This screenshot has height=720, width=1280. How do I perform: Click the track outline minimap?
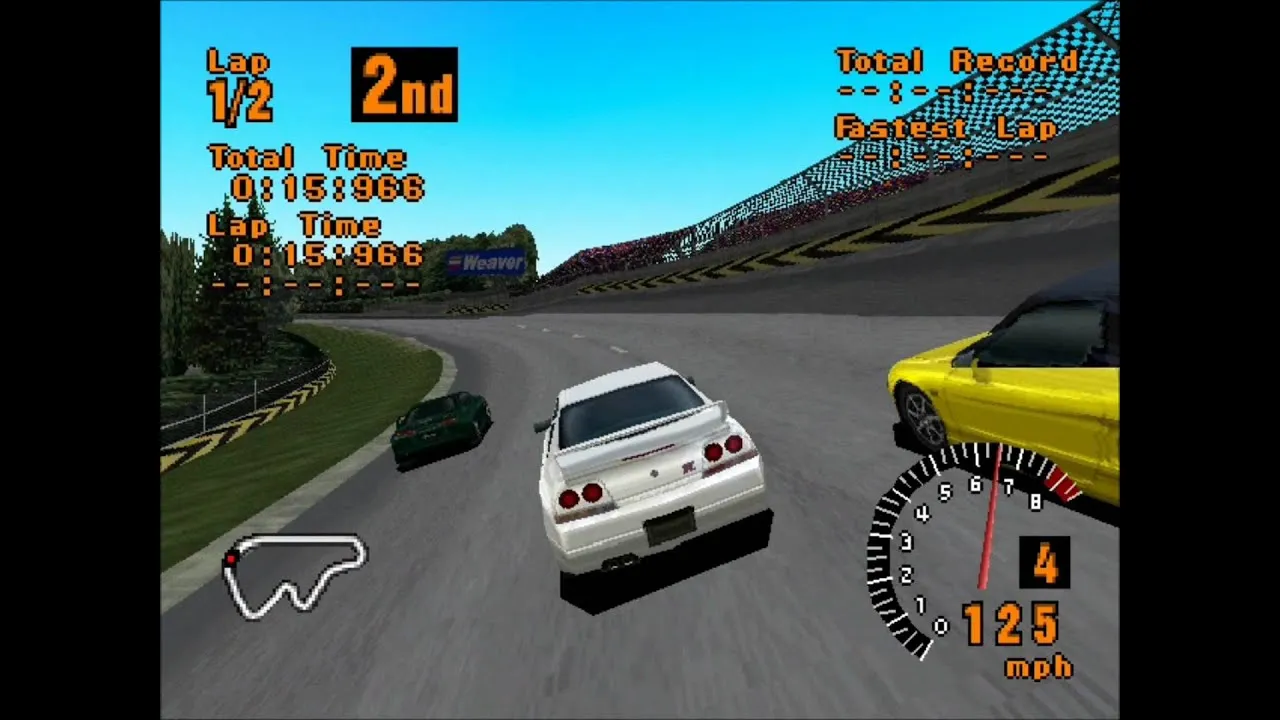point(296,574)
